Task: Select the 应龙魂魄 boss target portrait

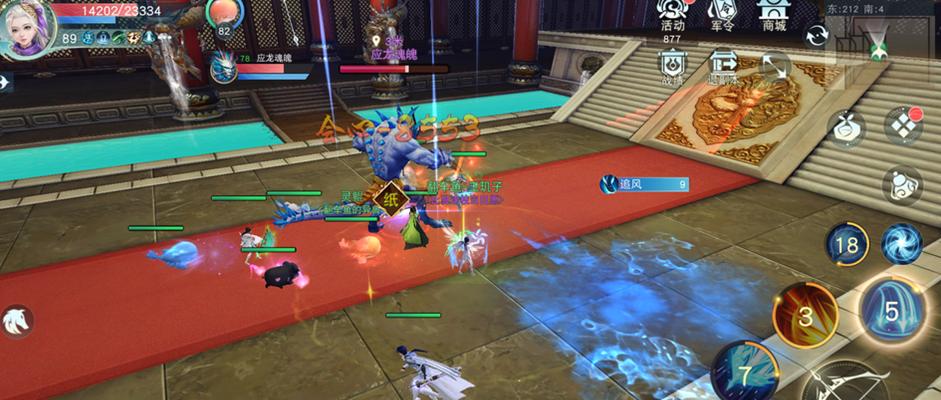Action: 223,68
